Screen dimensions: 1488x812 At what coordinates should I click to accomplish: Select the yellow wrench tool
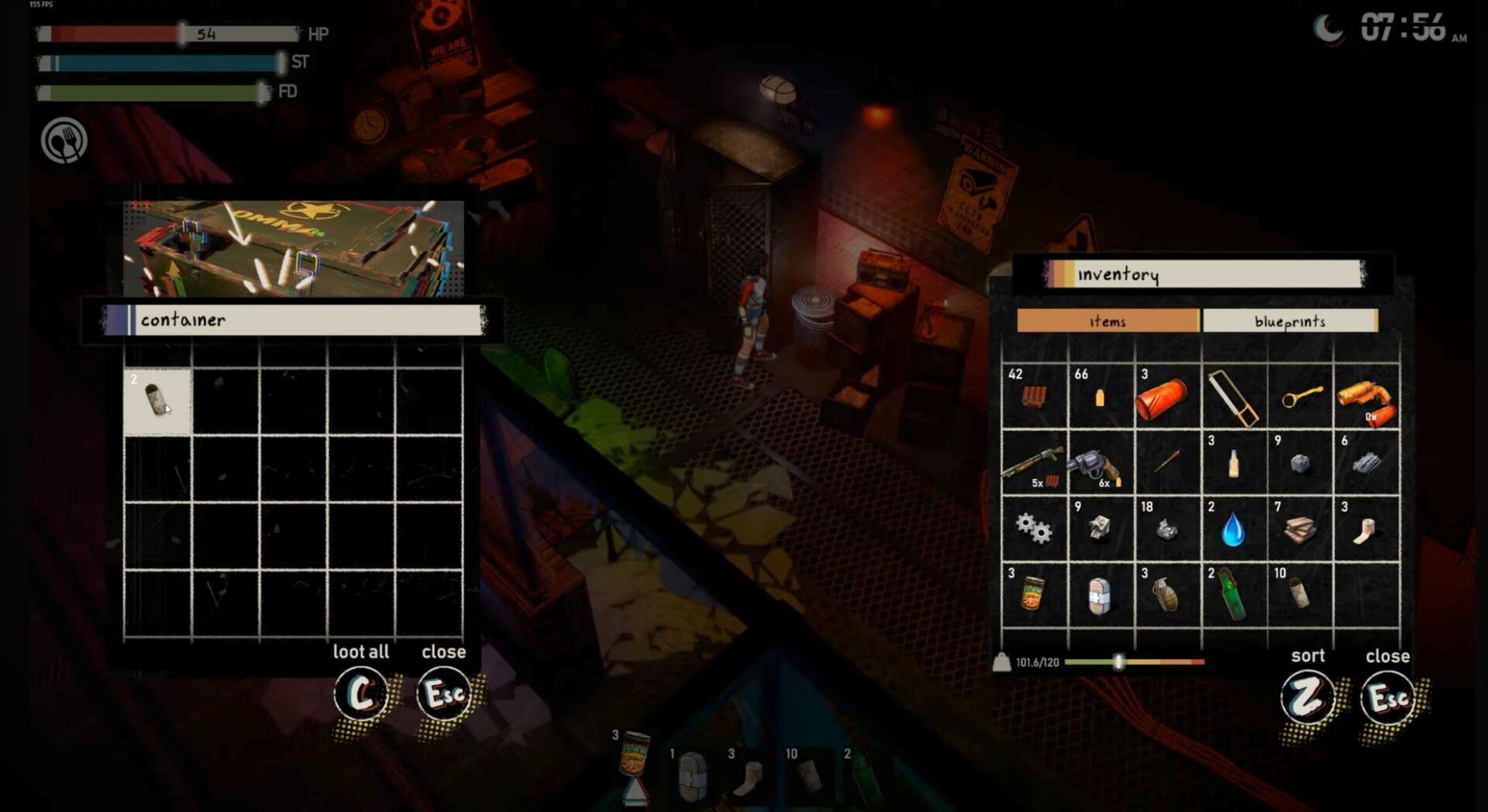click(1300, 397)
